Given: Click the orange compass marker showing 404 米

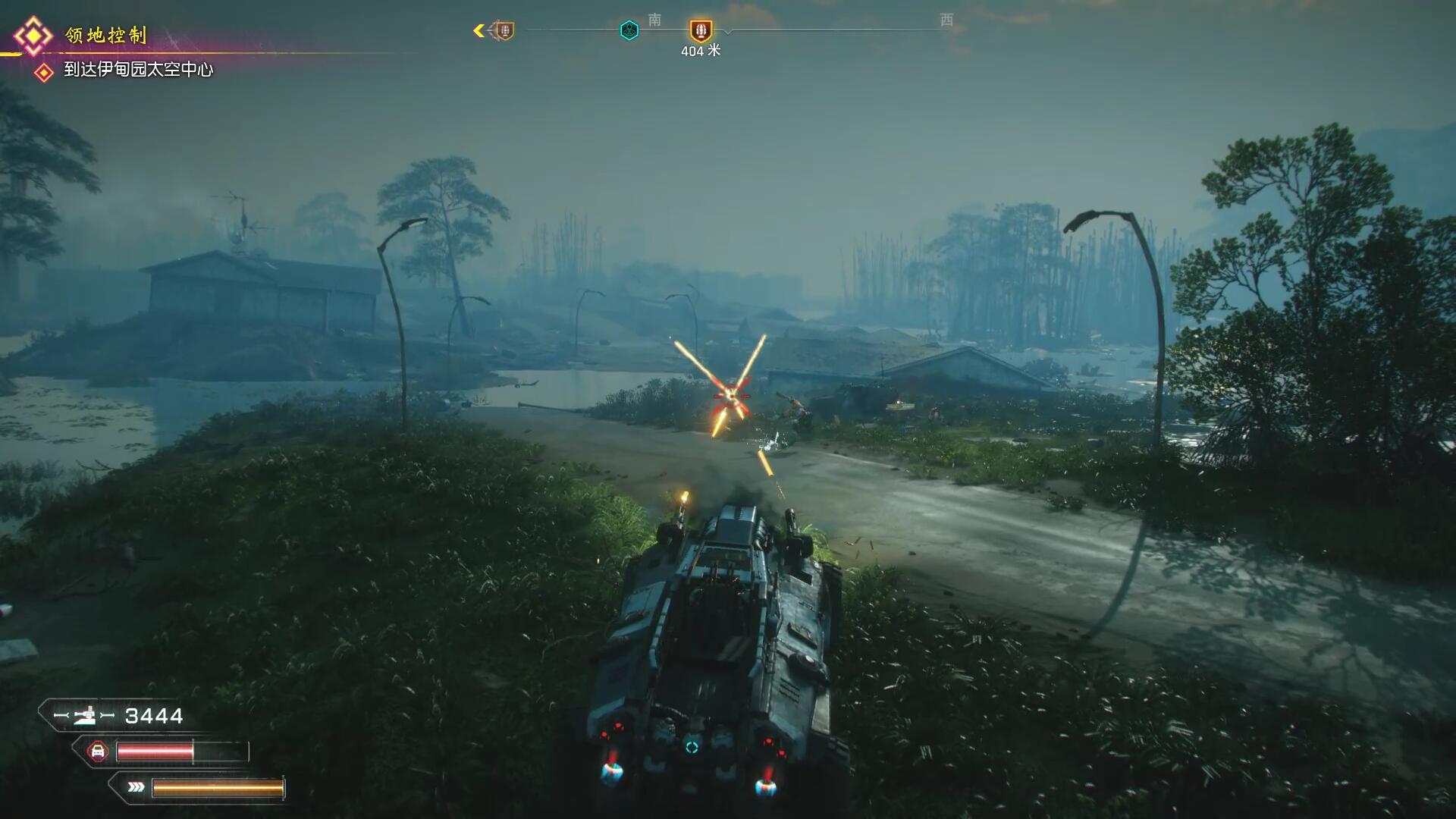Looking at the screenshot, I should tap(701, 31).
